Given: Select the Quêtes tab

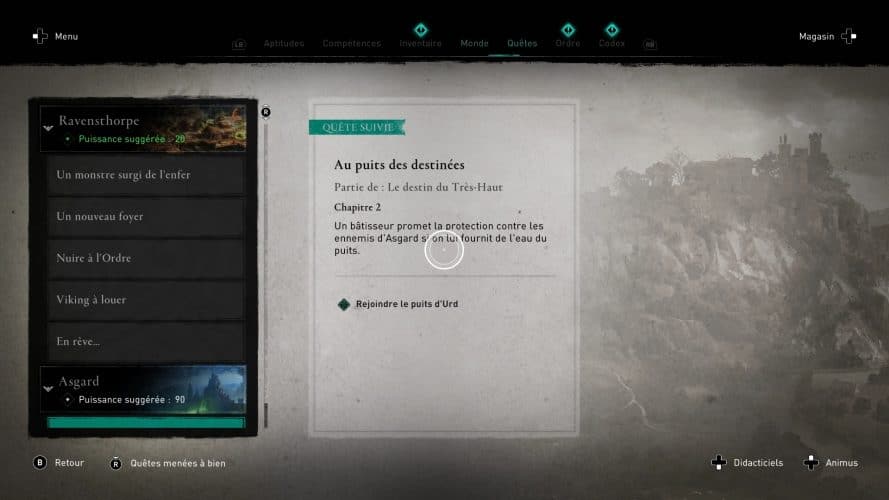Looking at the screenshot, I should tap(522, 44).
